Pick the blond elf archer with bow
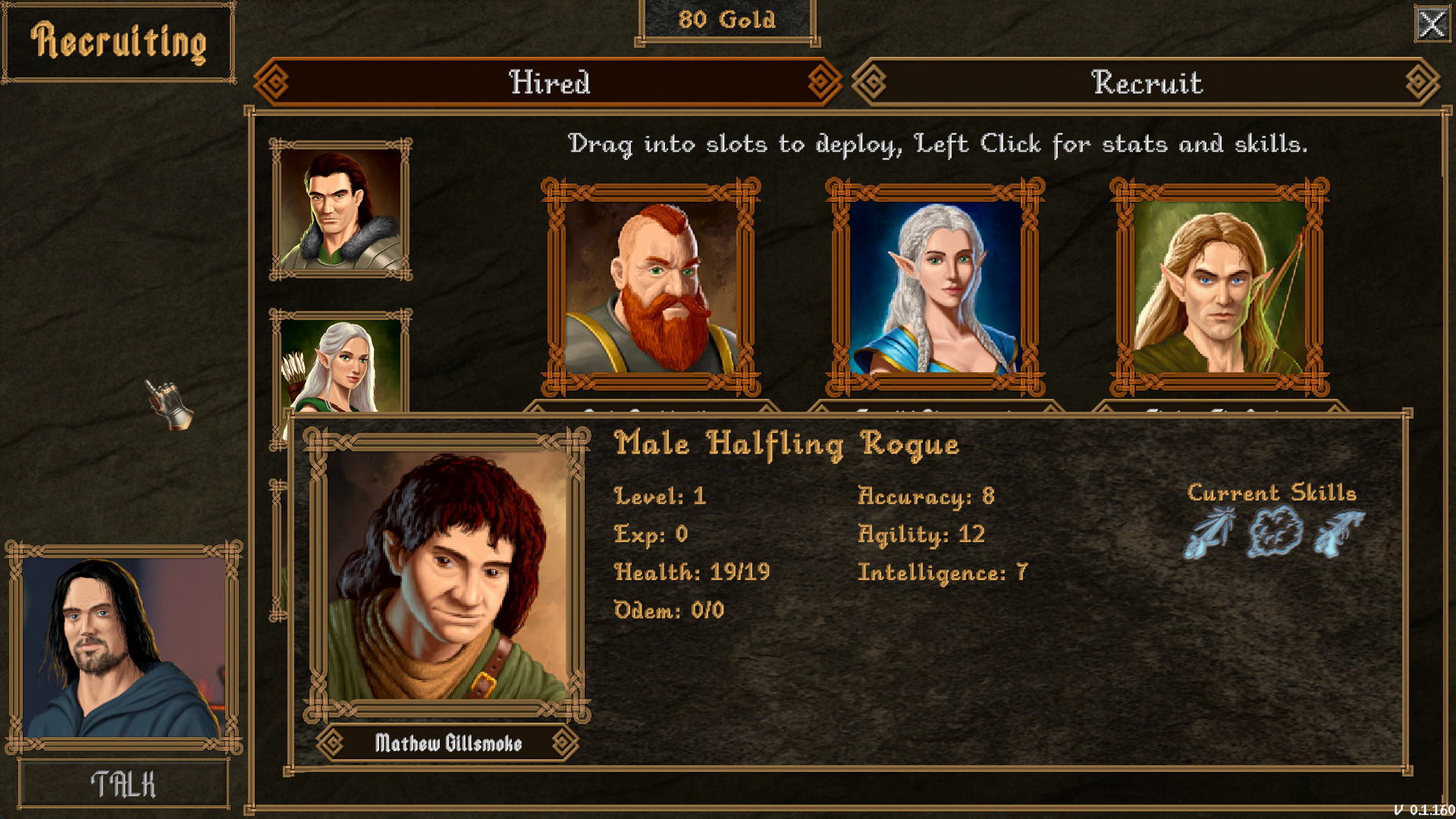The height and width of the screenshot is (819, 1456). click(1219, 287)
